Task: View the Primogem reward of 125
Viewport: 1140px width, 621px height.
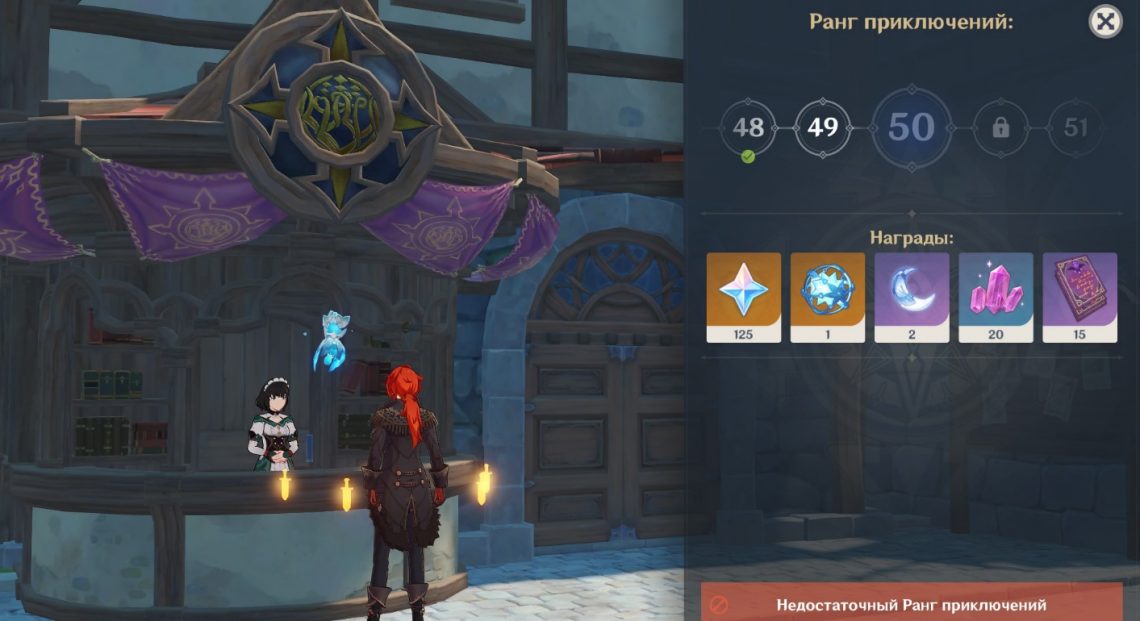Action: point(743,297)
